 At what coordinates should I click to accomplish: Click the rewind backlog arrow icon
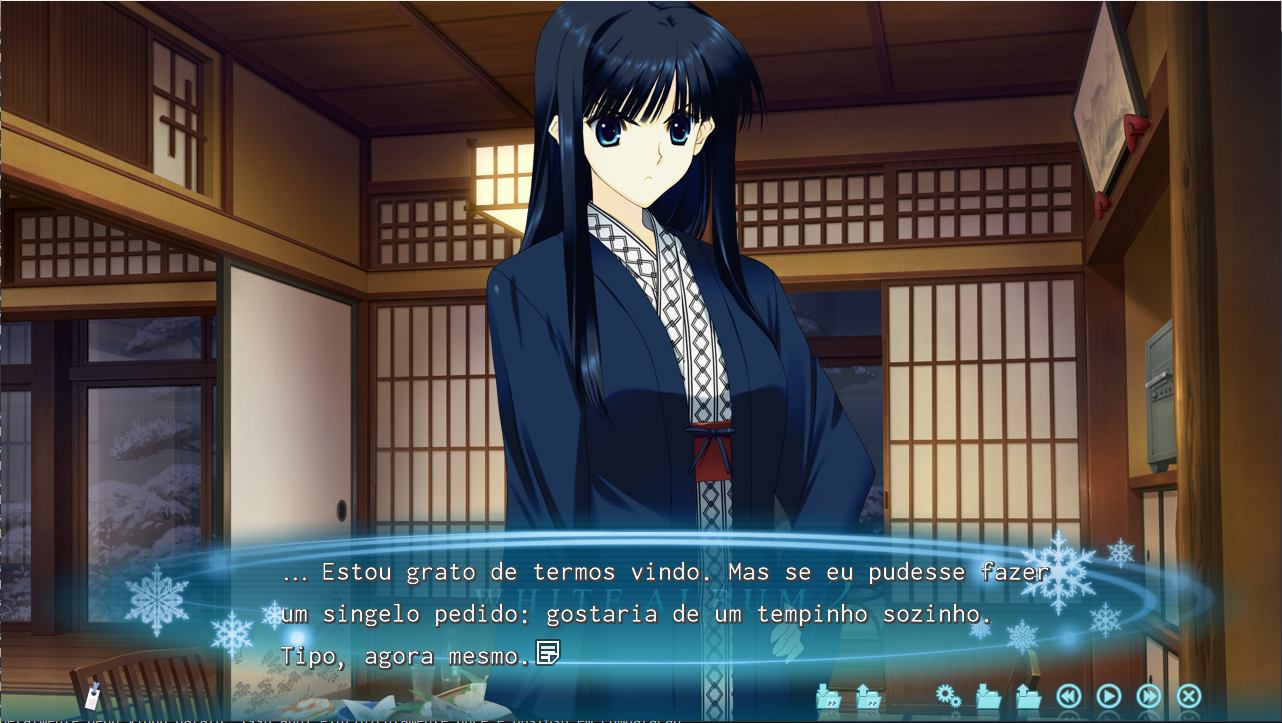tap(1068, 695)
